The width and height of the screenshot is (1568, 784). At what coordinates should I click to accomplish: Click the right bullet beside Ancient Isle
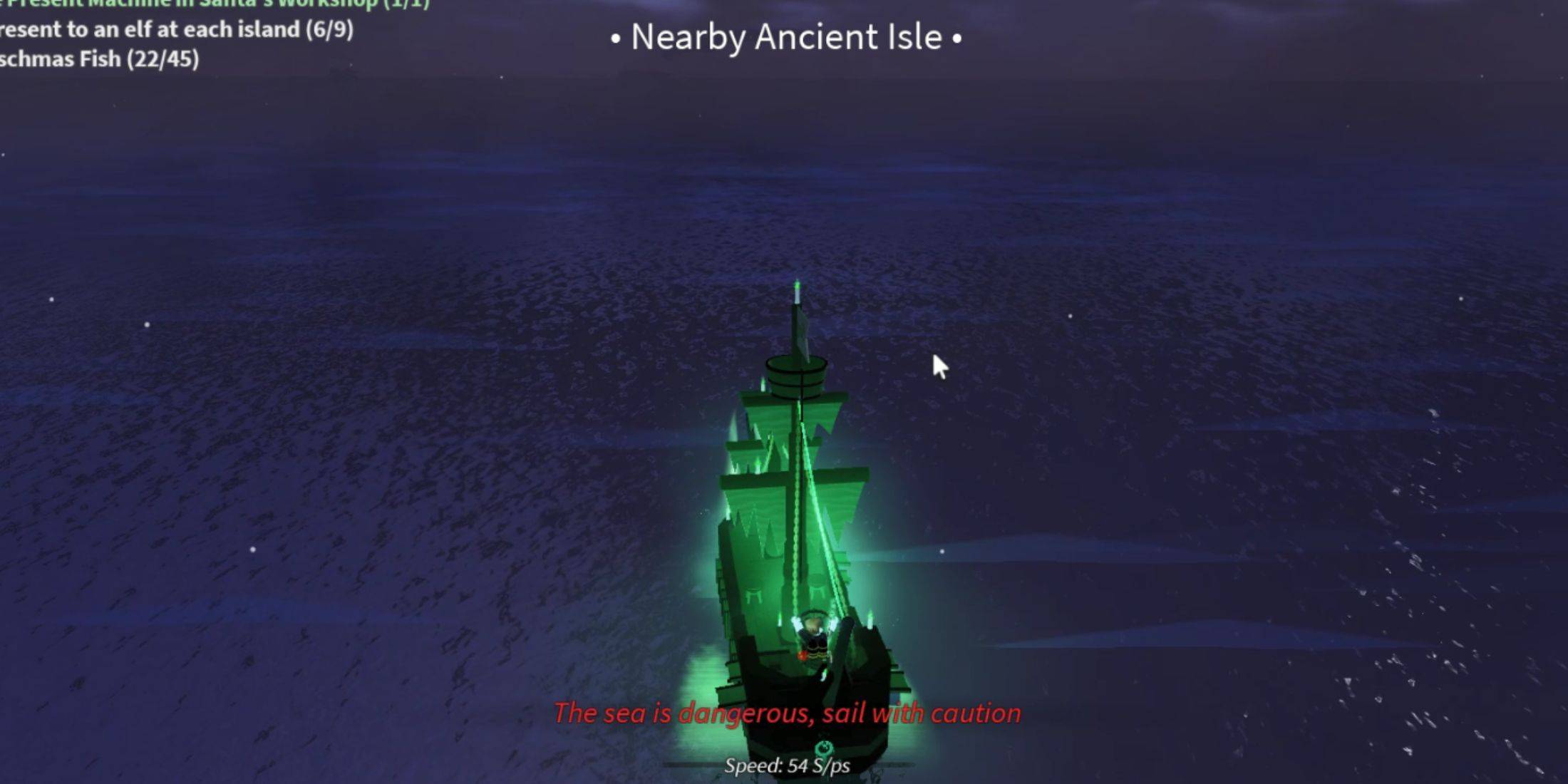[959, 39]
